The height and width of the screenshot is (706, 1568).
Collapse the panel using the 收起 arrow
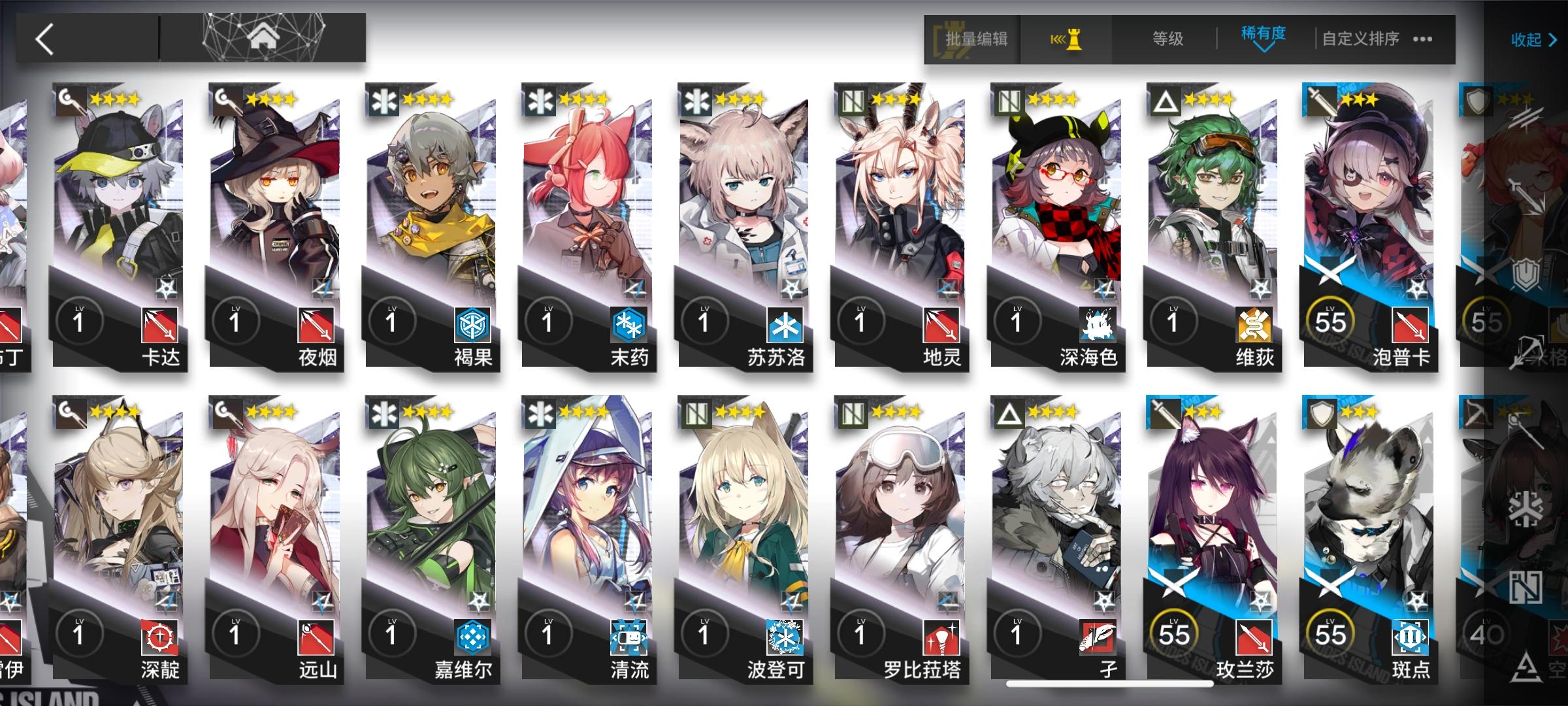tap(1532, 41)
